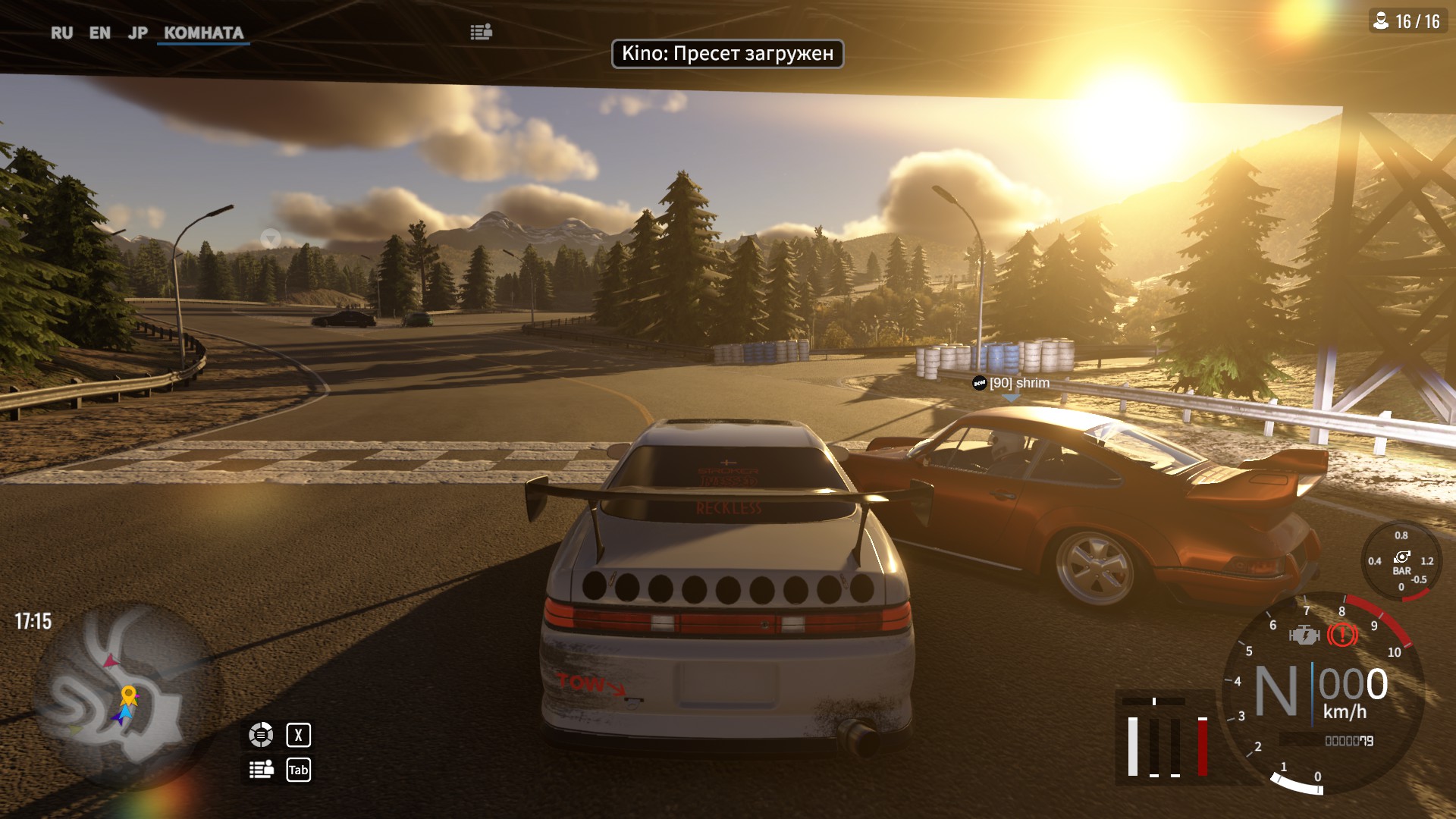
Task: Open the radial wheel menu icon
Action: [261, 734]
